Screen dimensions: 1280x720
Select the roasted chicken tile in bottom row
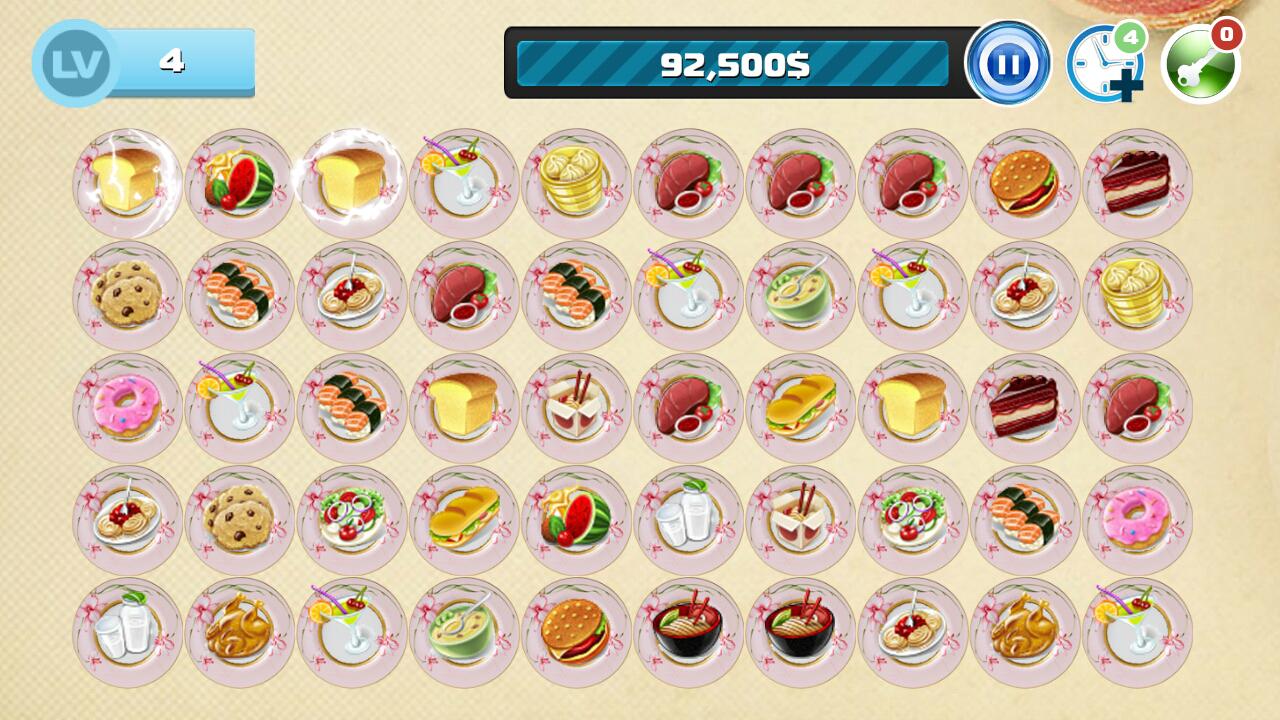pos(237,630)
